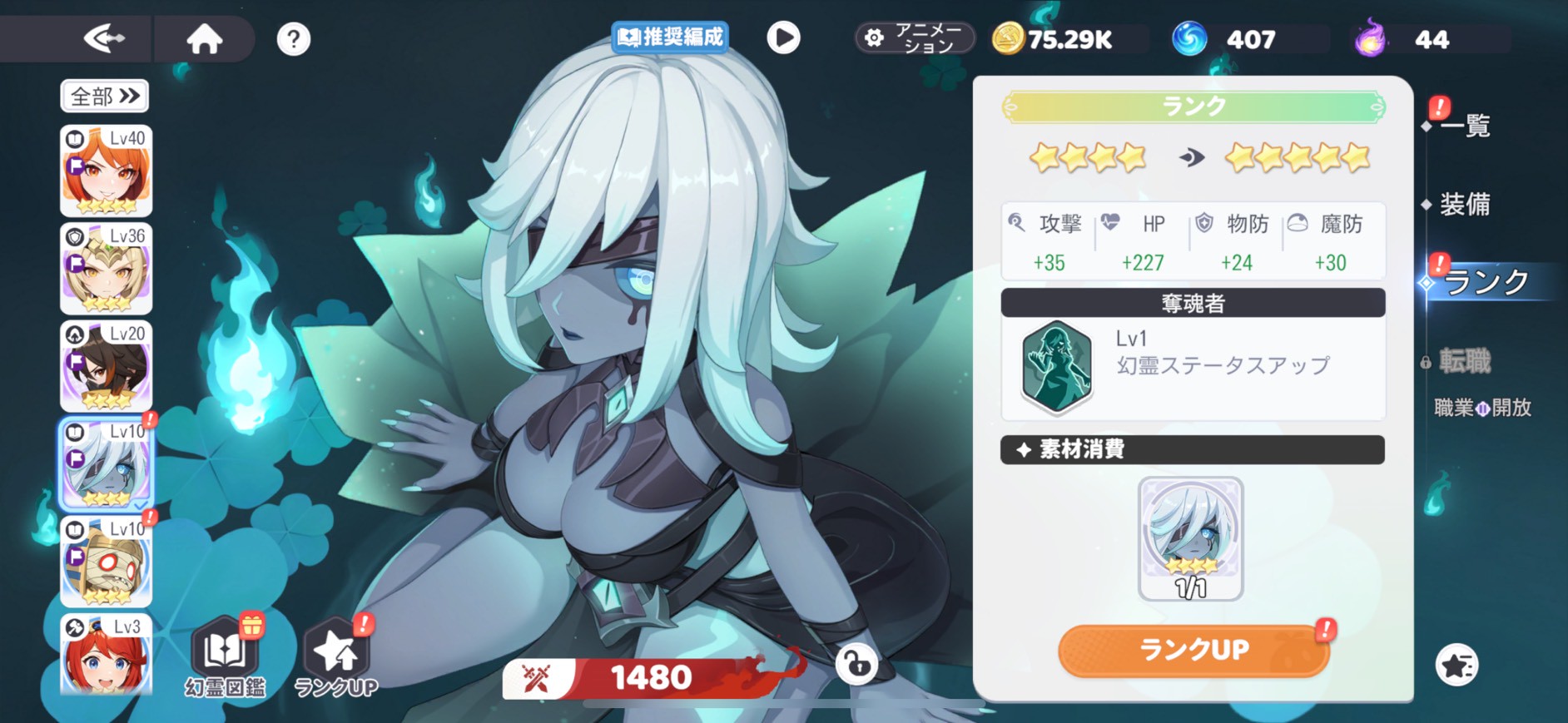
Task: Tap the gold coin currency icon
Action: [1007, 37]
